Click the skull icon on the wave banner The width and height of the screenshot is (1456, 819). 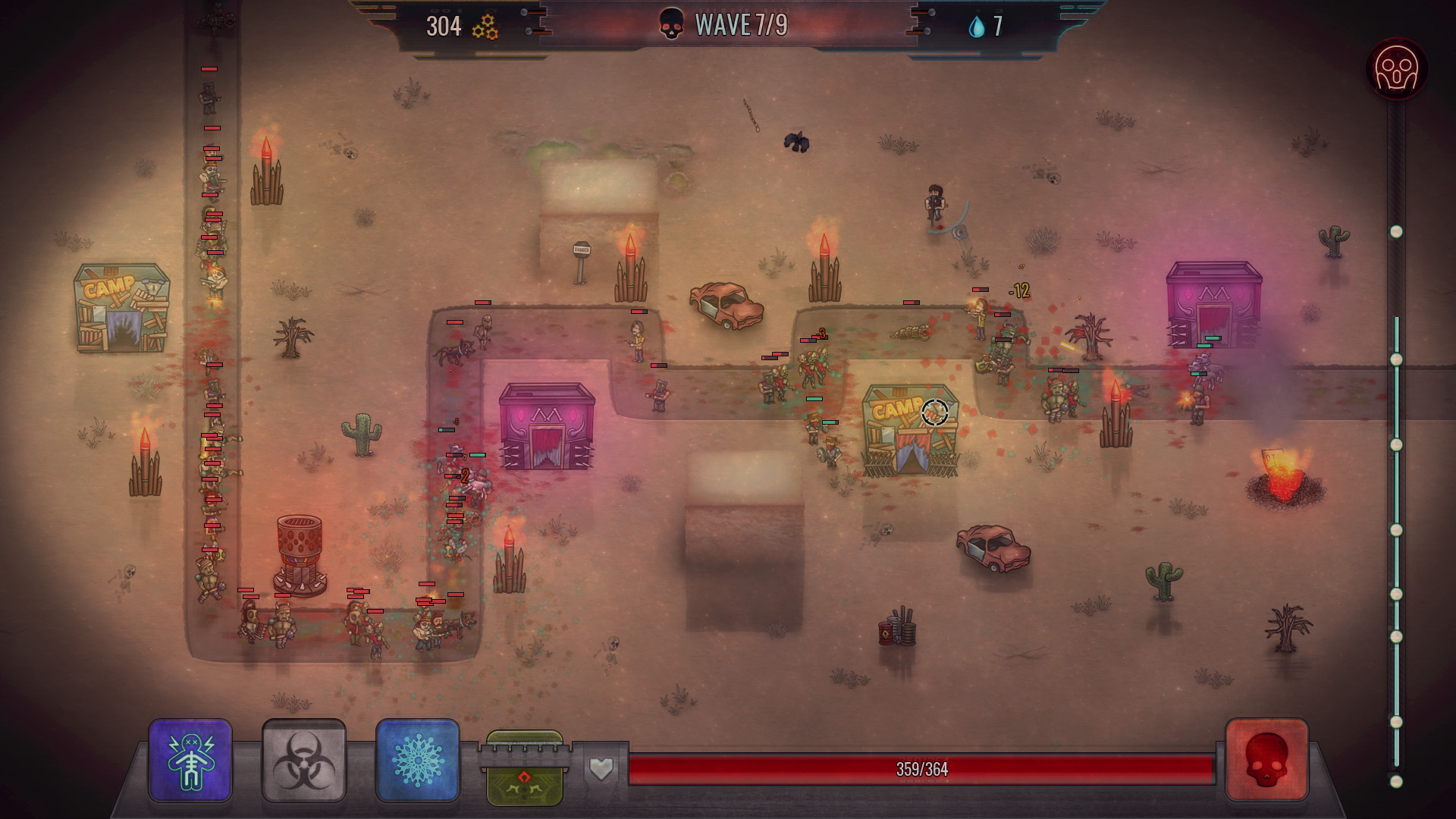[x=672, y=22]
